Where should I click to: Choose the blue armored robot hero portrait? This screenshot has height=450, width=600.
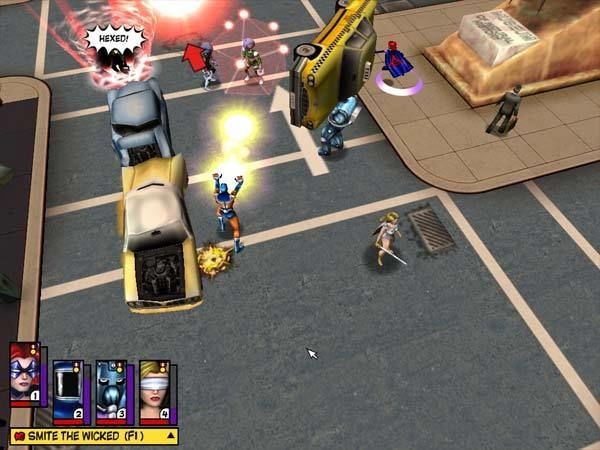pos(110,391)
